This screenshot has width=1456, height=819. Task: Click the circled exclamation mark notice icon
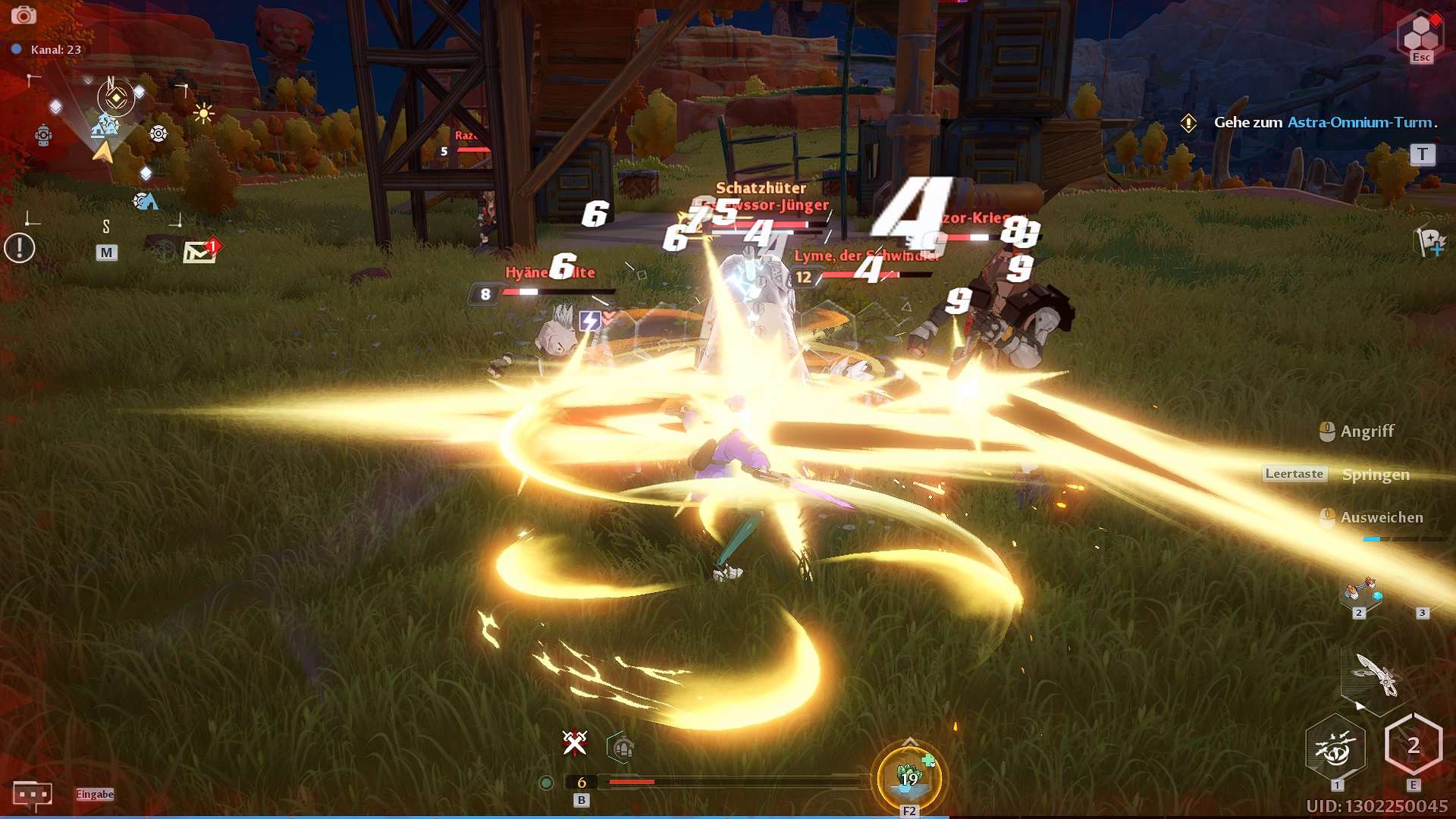point(20,248)
